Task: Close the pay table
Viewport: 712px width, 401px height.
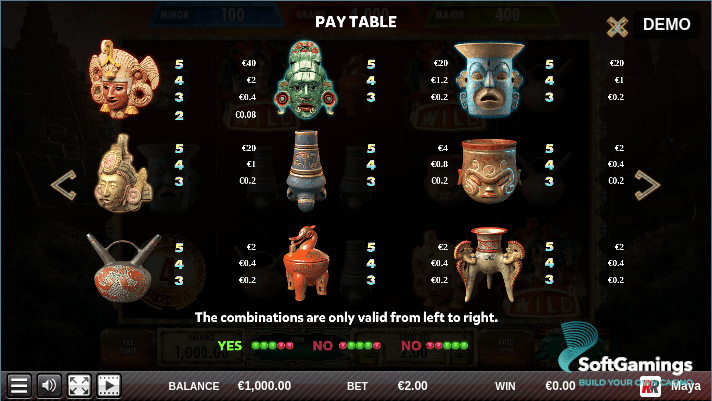Action: pos(618,26)
